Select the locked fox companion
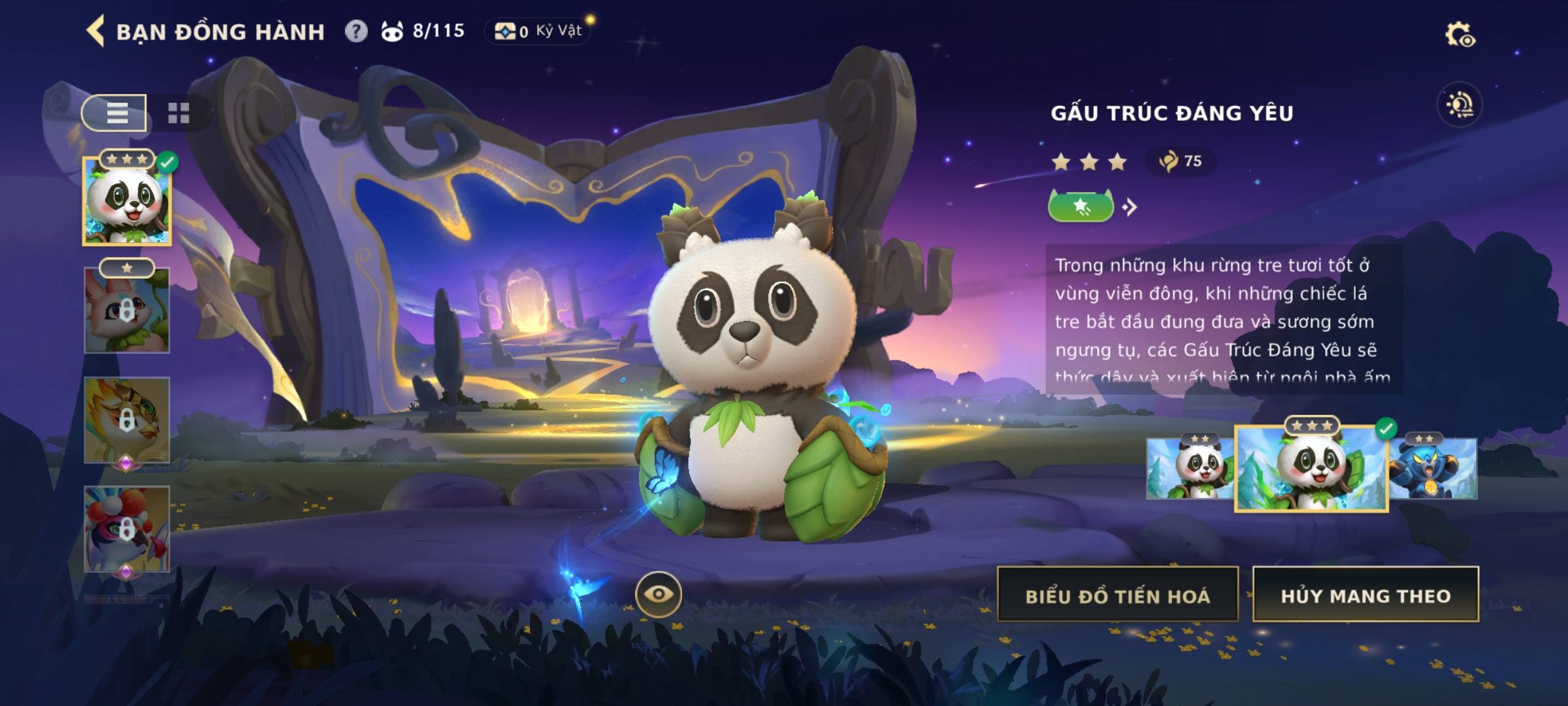The width and height of the screenshot is (1568, 706). (127, 311)
